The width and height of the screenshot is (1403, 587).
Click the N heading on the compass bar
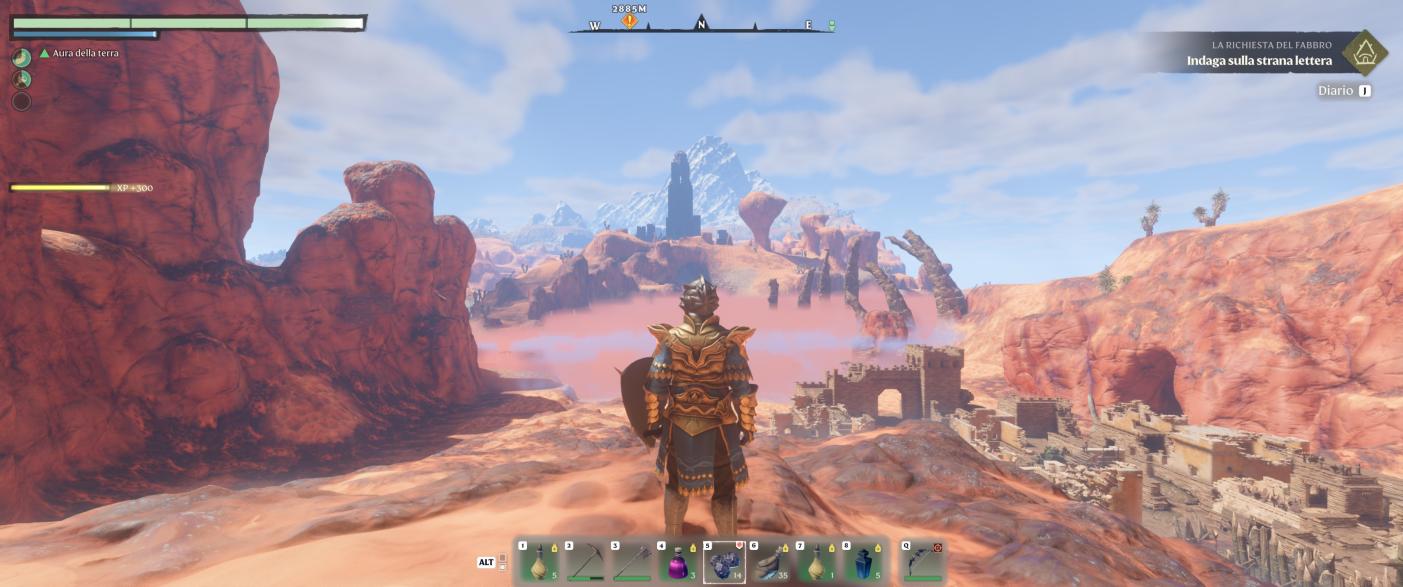pyautogui.click(x=701, y=24)
